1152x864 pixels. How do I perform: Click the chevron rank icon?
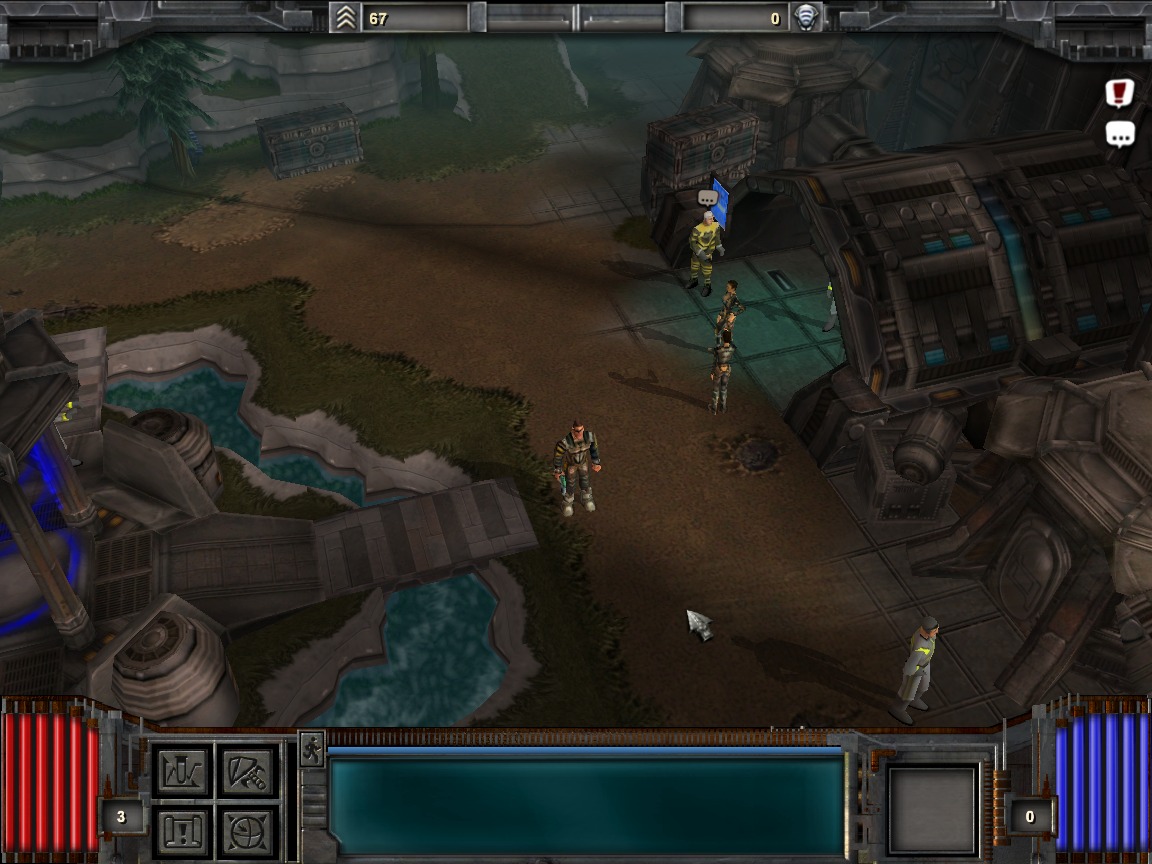click(346, 18)
